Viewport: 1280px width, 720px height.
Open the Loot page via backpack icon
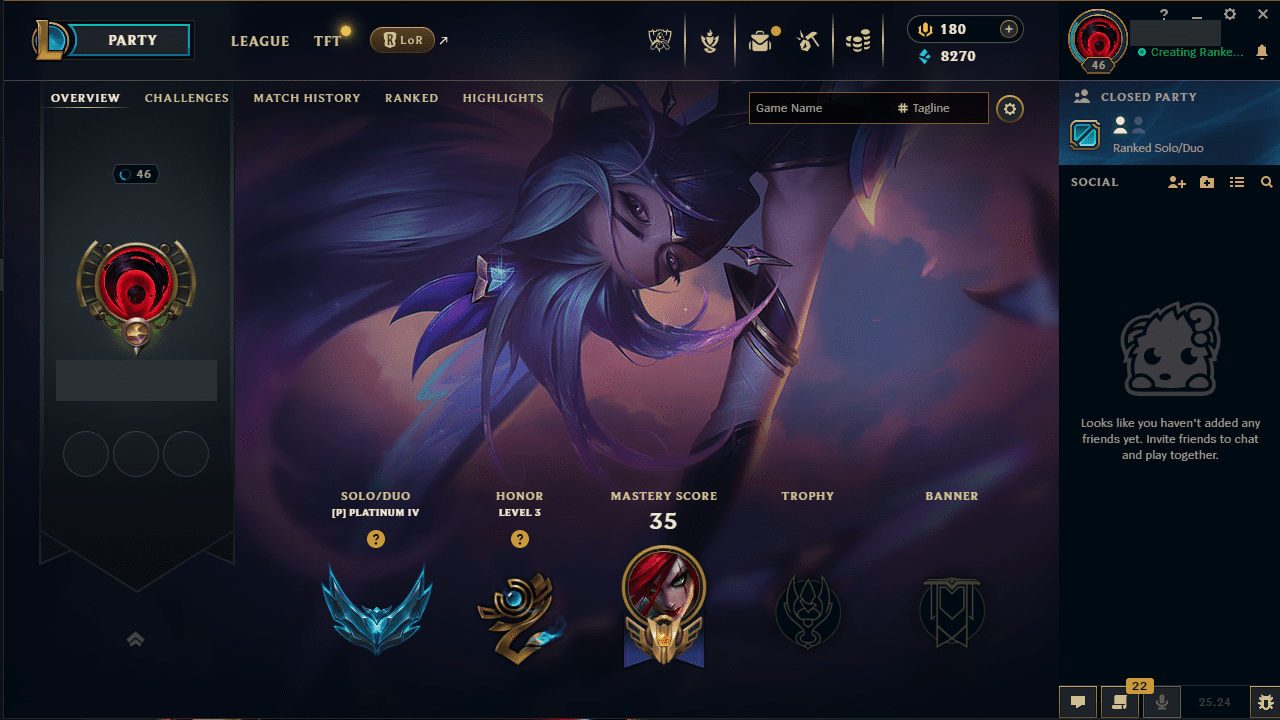coord(758,40)
